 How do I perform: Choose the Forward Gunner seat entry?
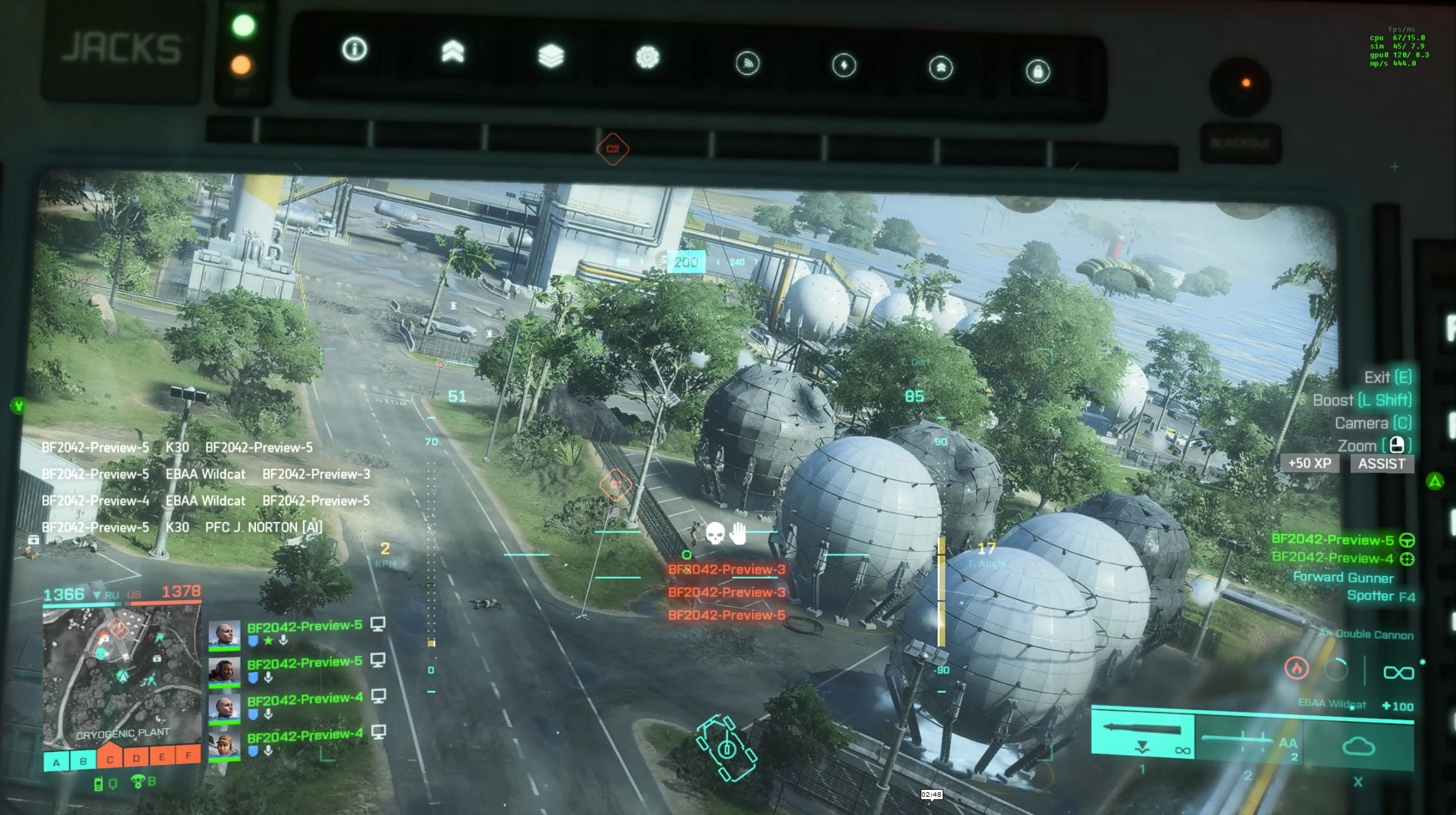pyautogui.click(x=1343, y=577)
